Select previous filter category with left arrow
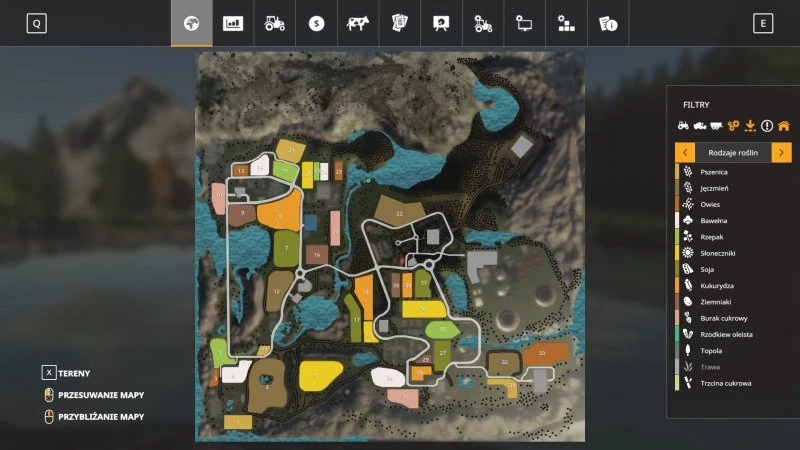 (685, 152)
